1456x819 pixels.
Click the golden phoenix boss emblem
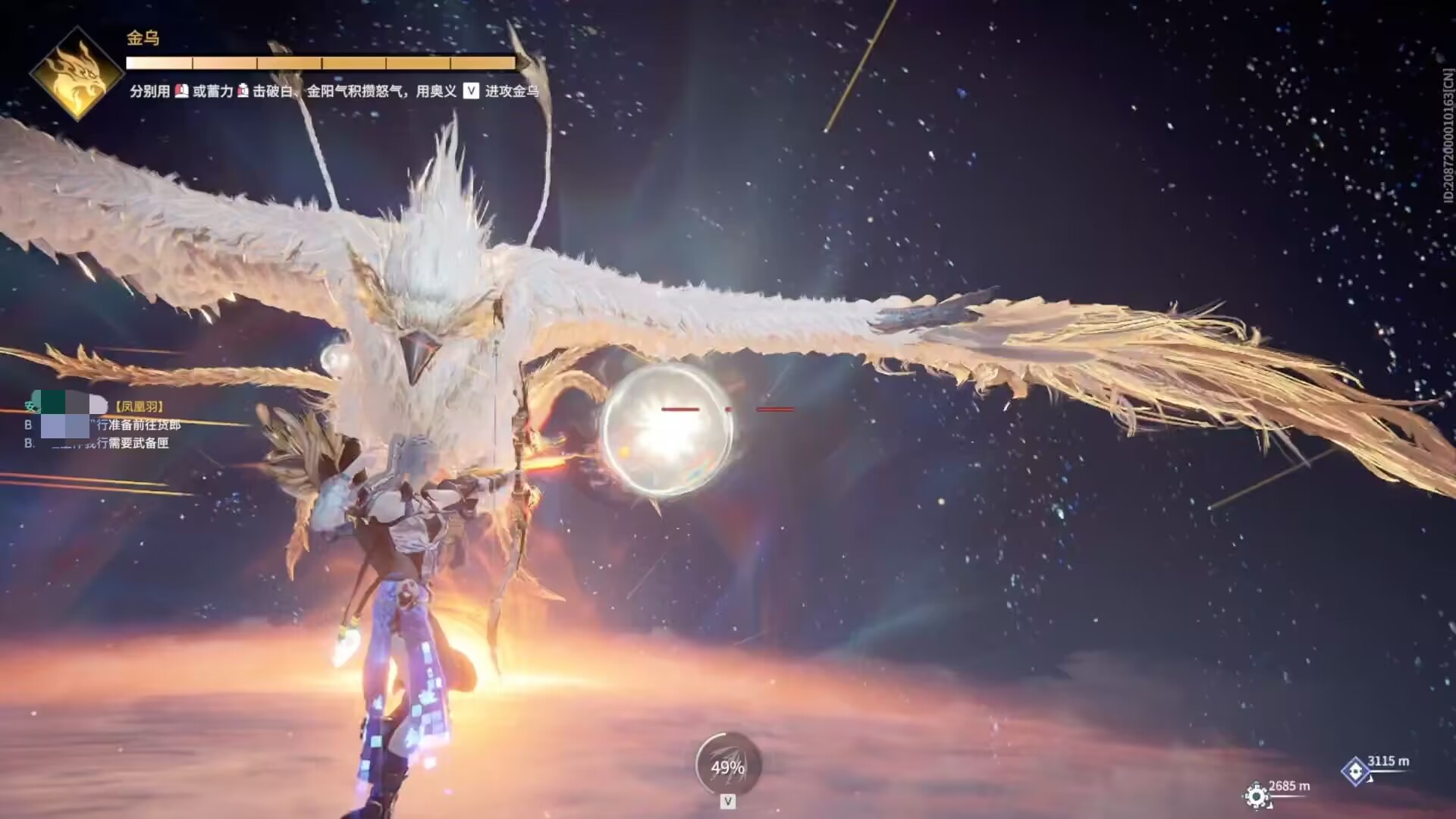tap(76, 74)
